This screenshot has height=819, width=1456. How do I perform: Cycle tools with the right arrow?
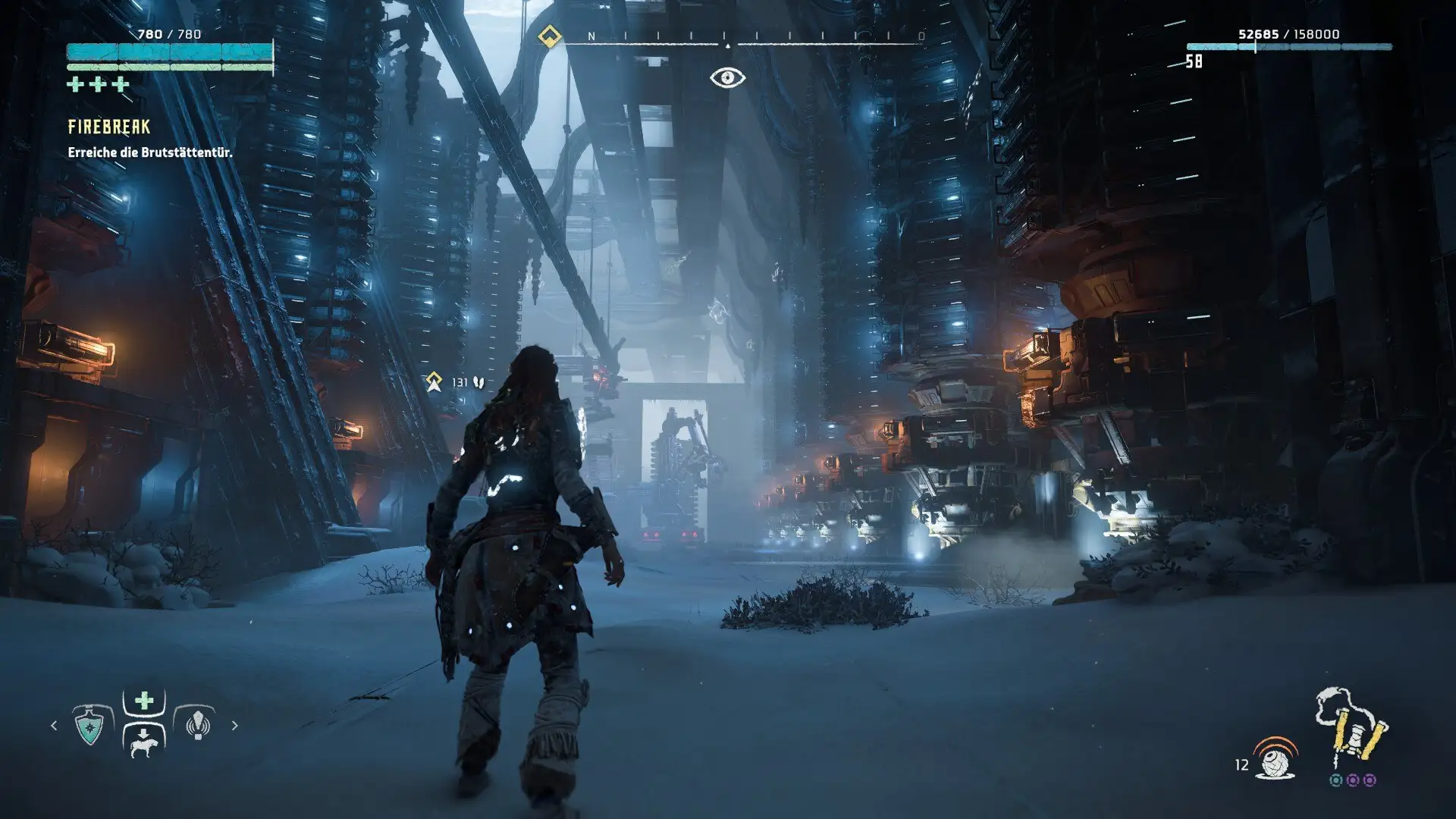click(234, 726)
